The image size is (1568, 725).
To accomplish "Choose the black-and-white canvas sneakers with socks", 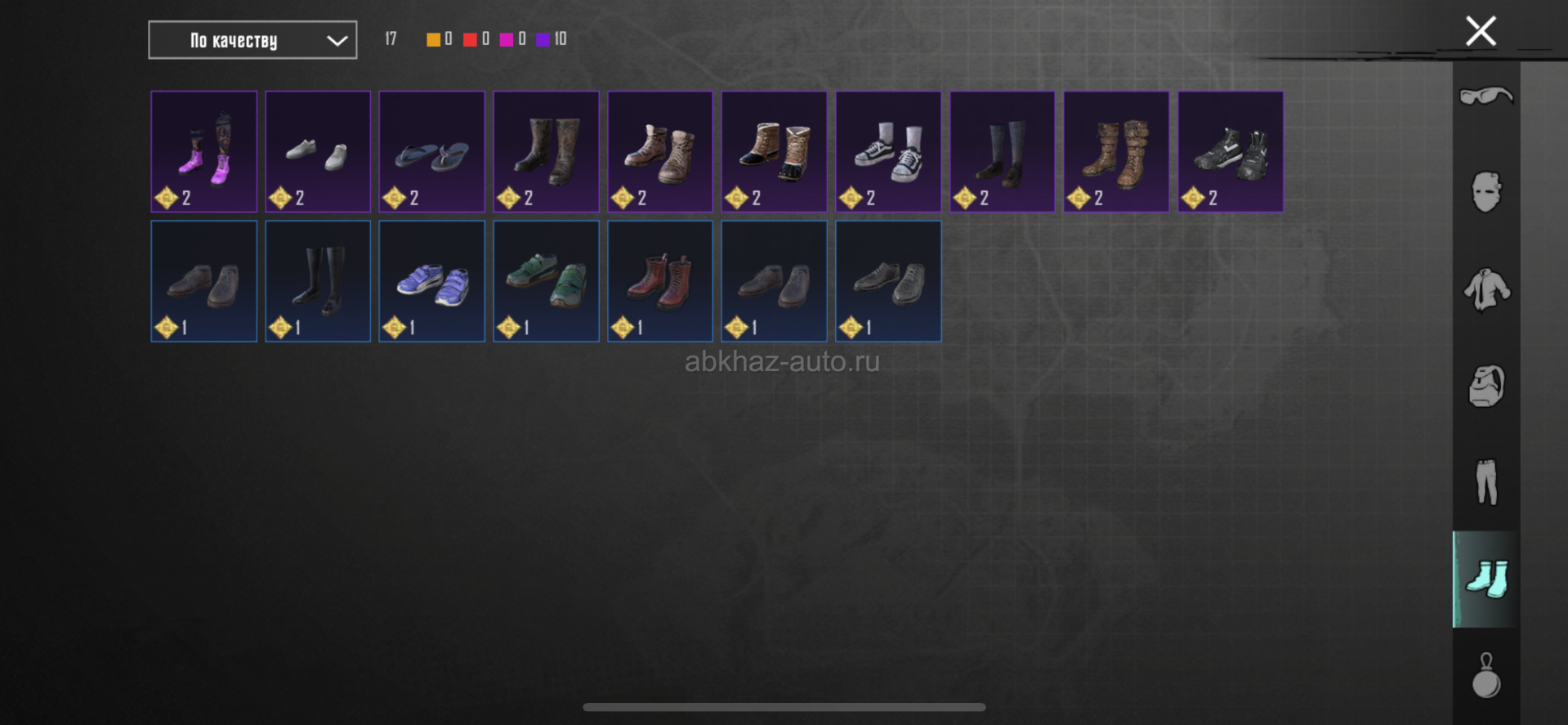I will click(x=888, y=151).
